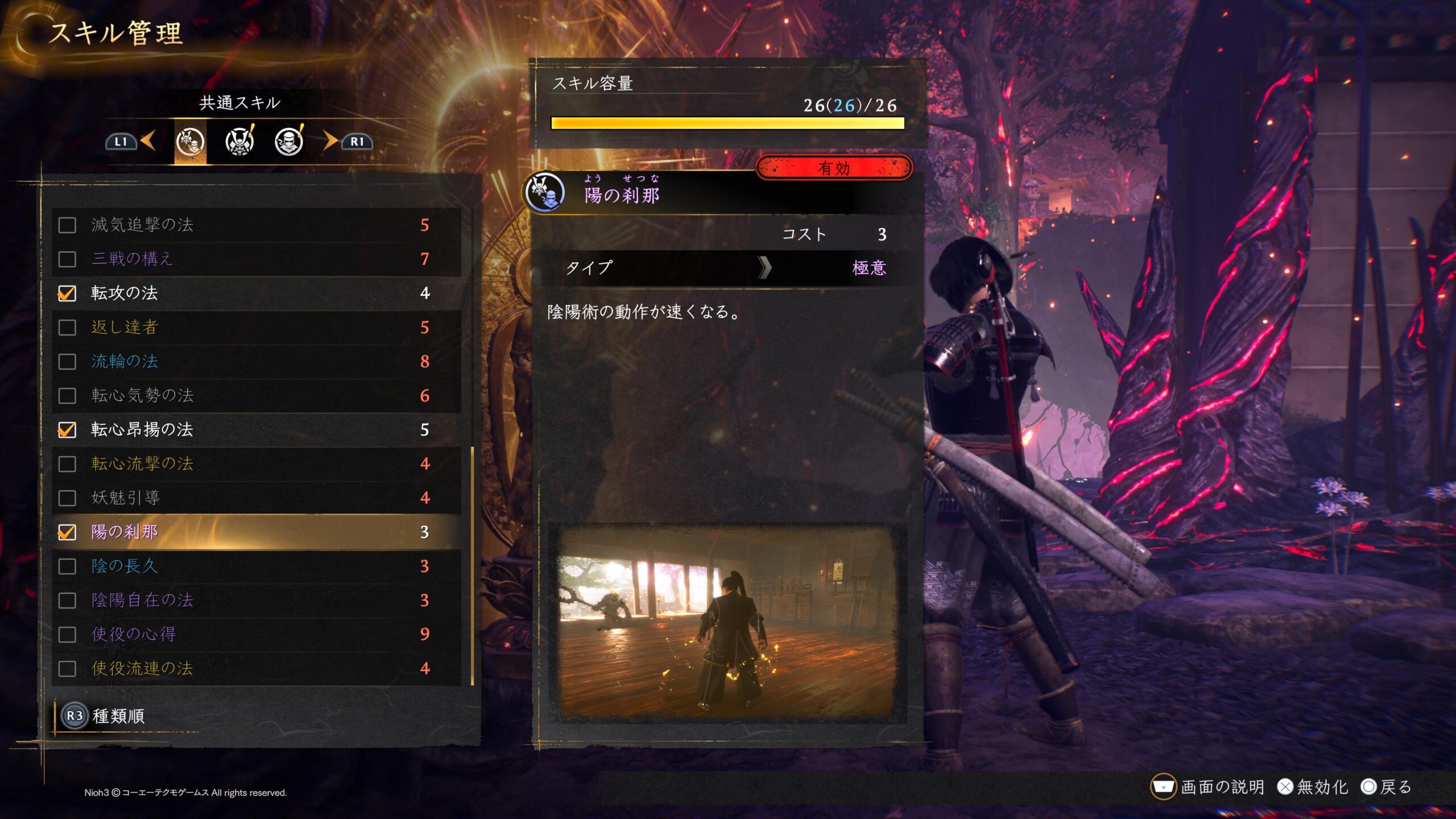Select 使役流連の法 at the list bottom
This screenshot has width=1456, height=819.
(256, 668)
